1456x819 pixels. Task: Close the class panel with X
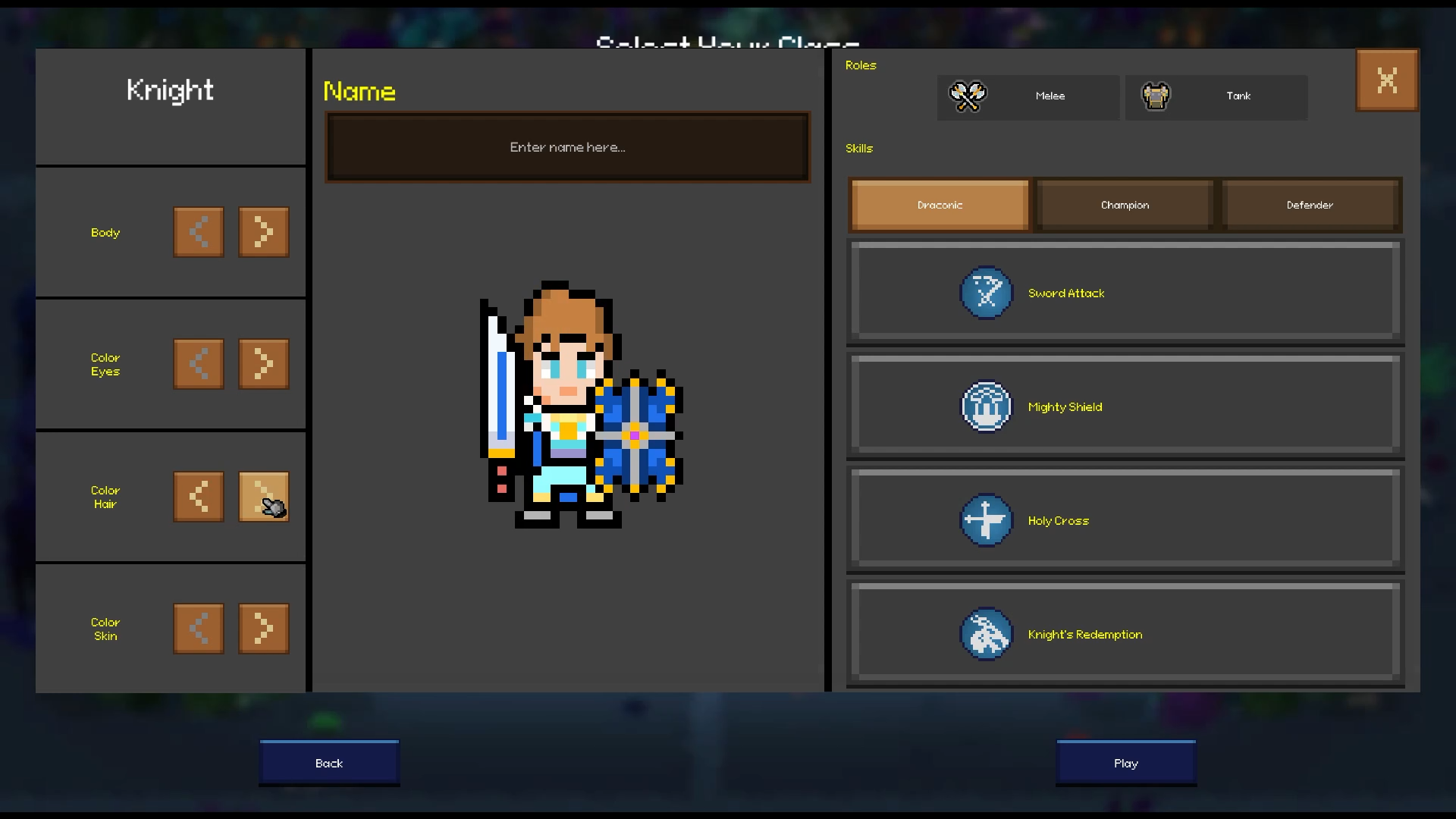(x=1387, y=80)
